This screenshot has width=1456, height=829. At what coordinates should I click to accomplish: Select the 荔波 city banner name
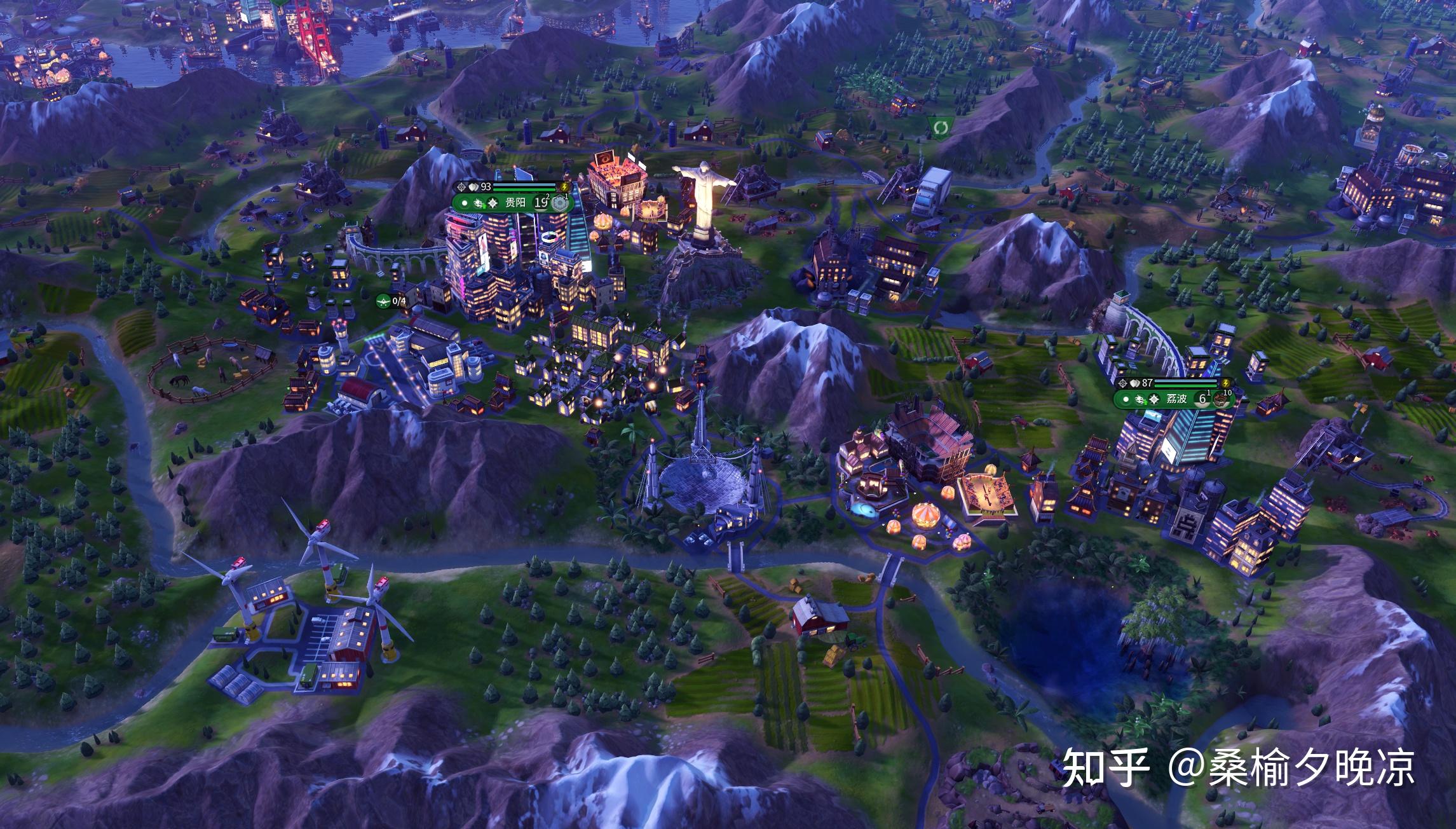coord(1176,399)
